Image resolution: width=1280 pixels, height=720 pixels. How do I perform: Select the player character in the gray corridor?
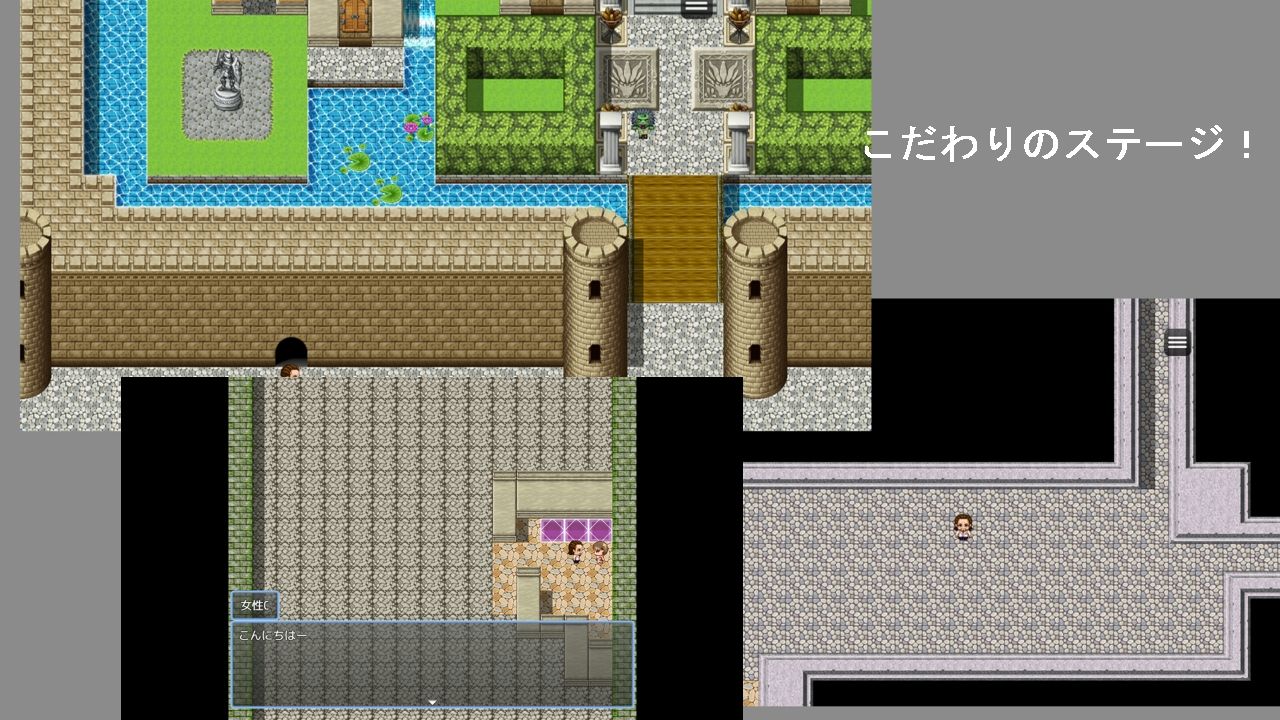961,528
